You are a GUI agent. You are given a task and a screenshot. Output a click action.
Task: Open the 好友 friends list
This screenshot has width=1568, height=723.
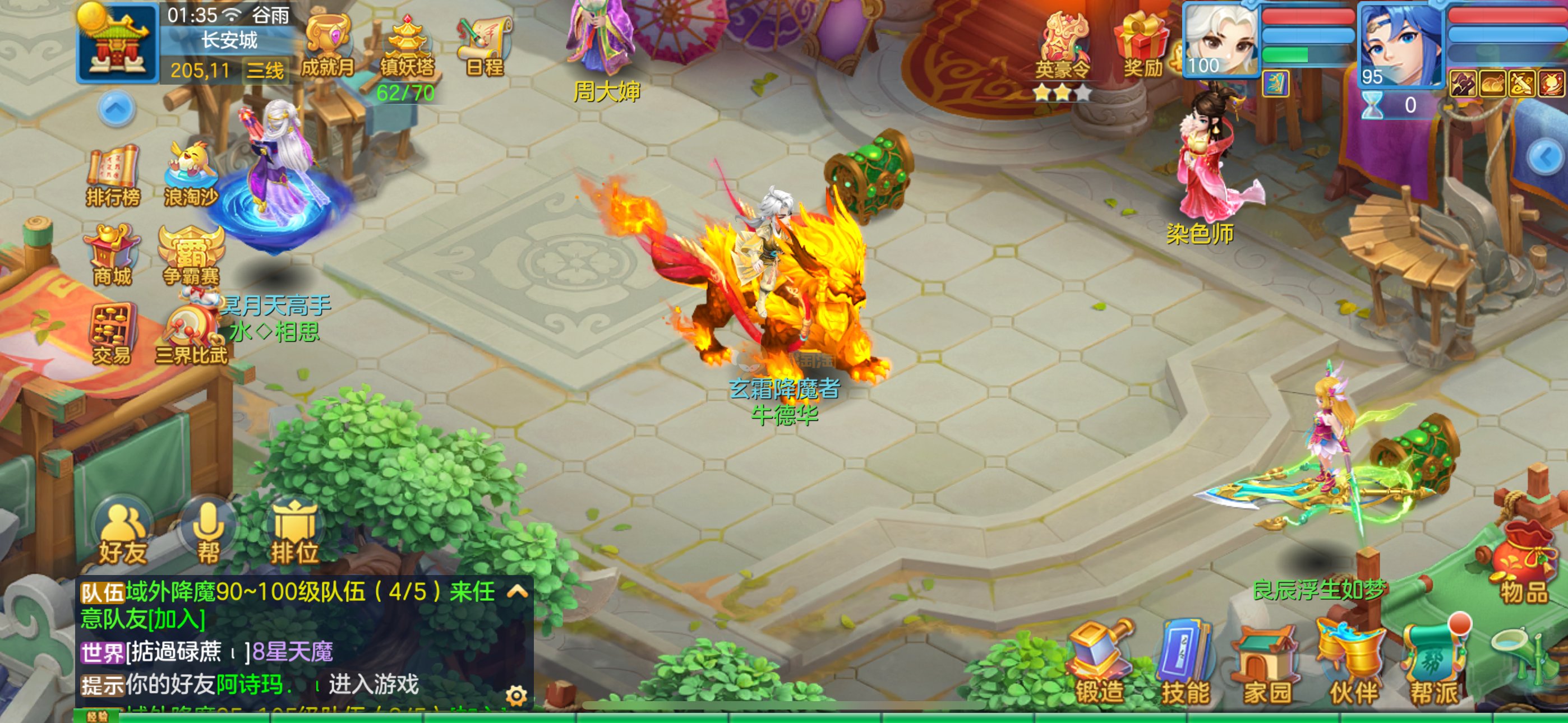tap(122, 533)
